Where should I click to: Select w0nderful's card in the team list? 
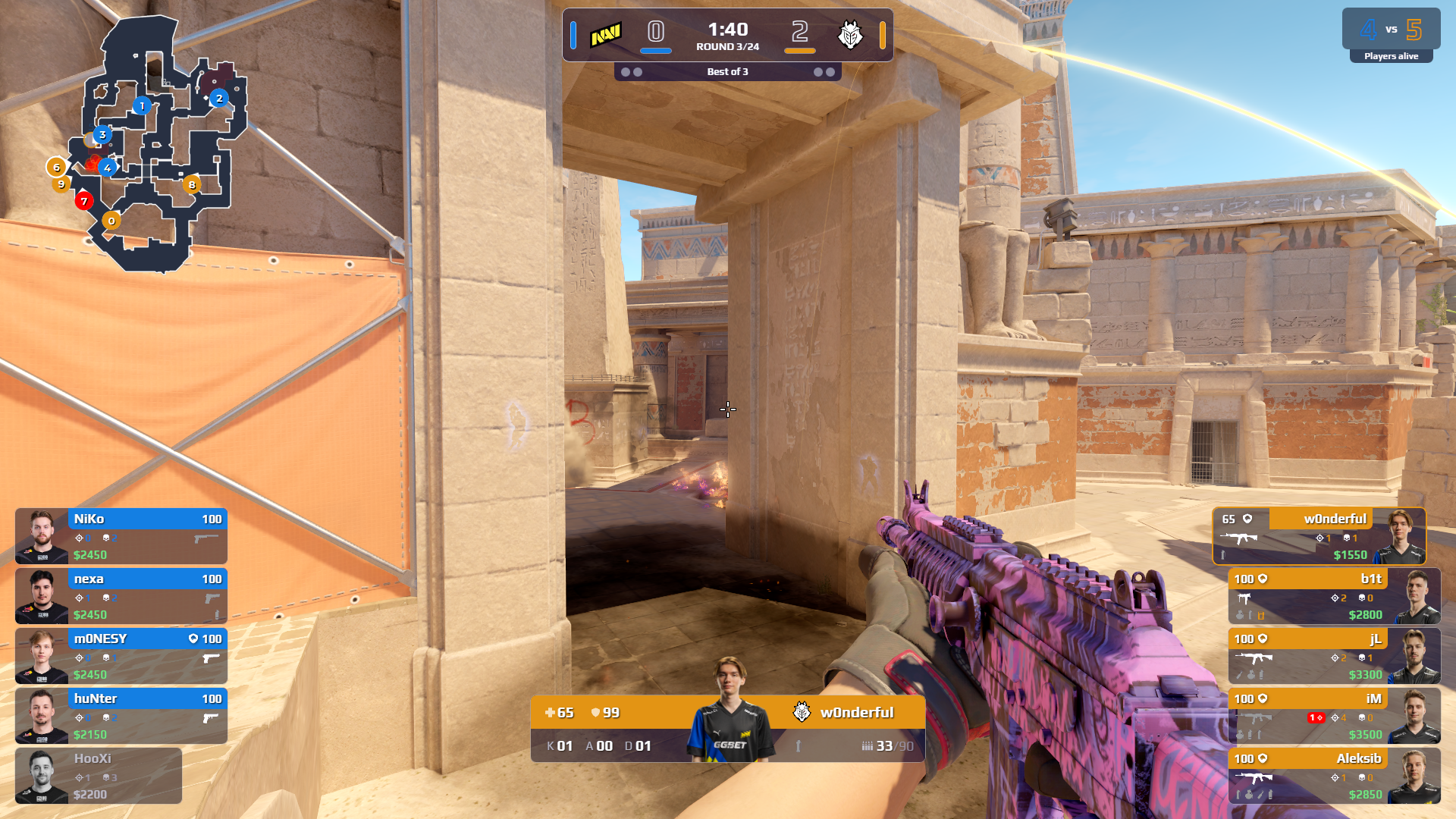(1319, 536)
